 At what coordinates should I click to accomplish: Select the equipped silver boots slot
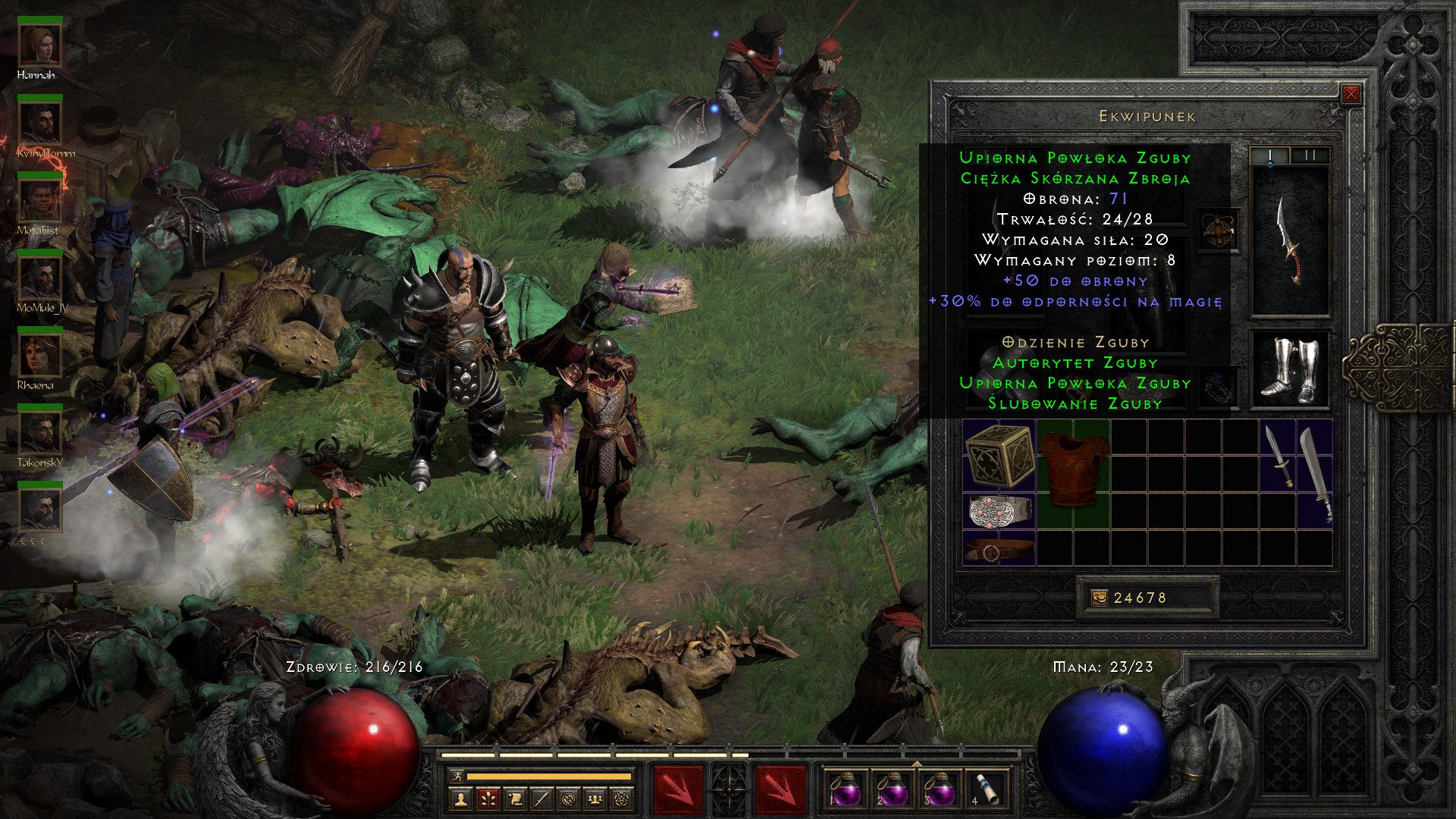[x=1290, y=370]
